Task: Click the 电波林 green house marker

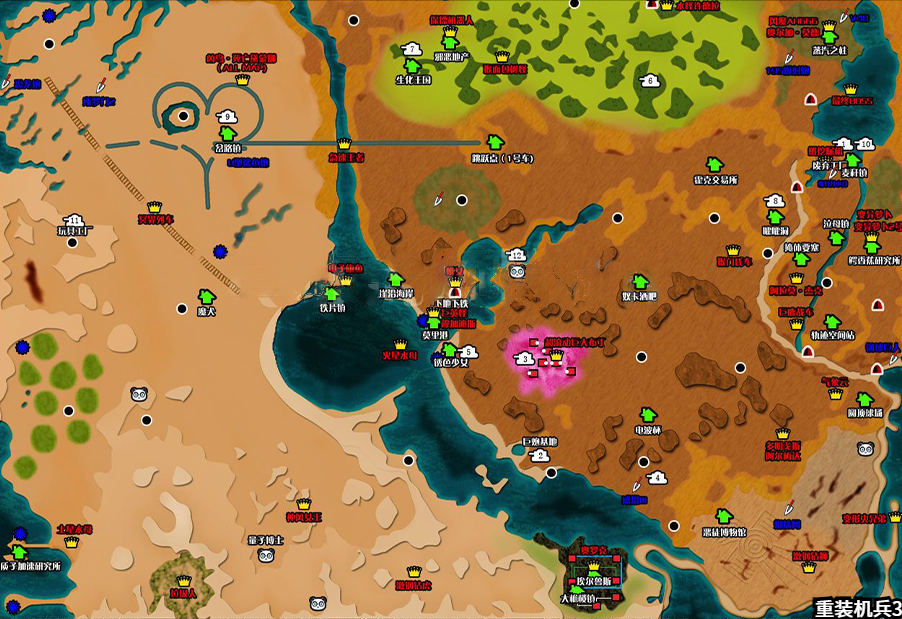Action: pyautogui.click(x=647, y=415)
